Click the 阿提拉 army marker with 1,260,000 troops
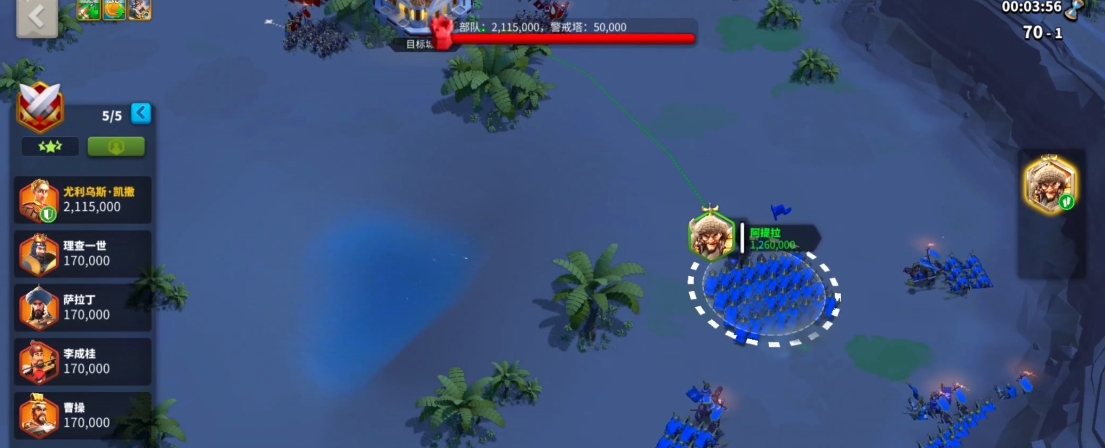This screenshot has width=1105, height=448. [x=712, y=236]
